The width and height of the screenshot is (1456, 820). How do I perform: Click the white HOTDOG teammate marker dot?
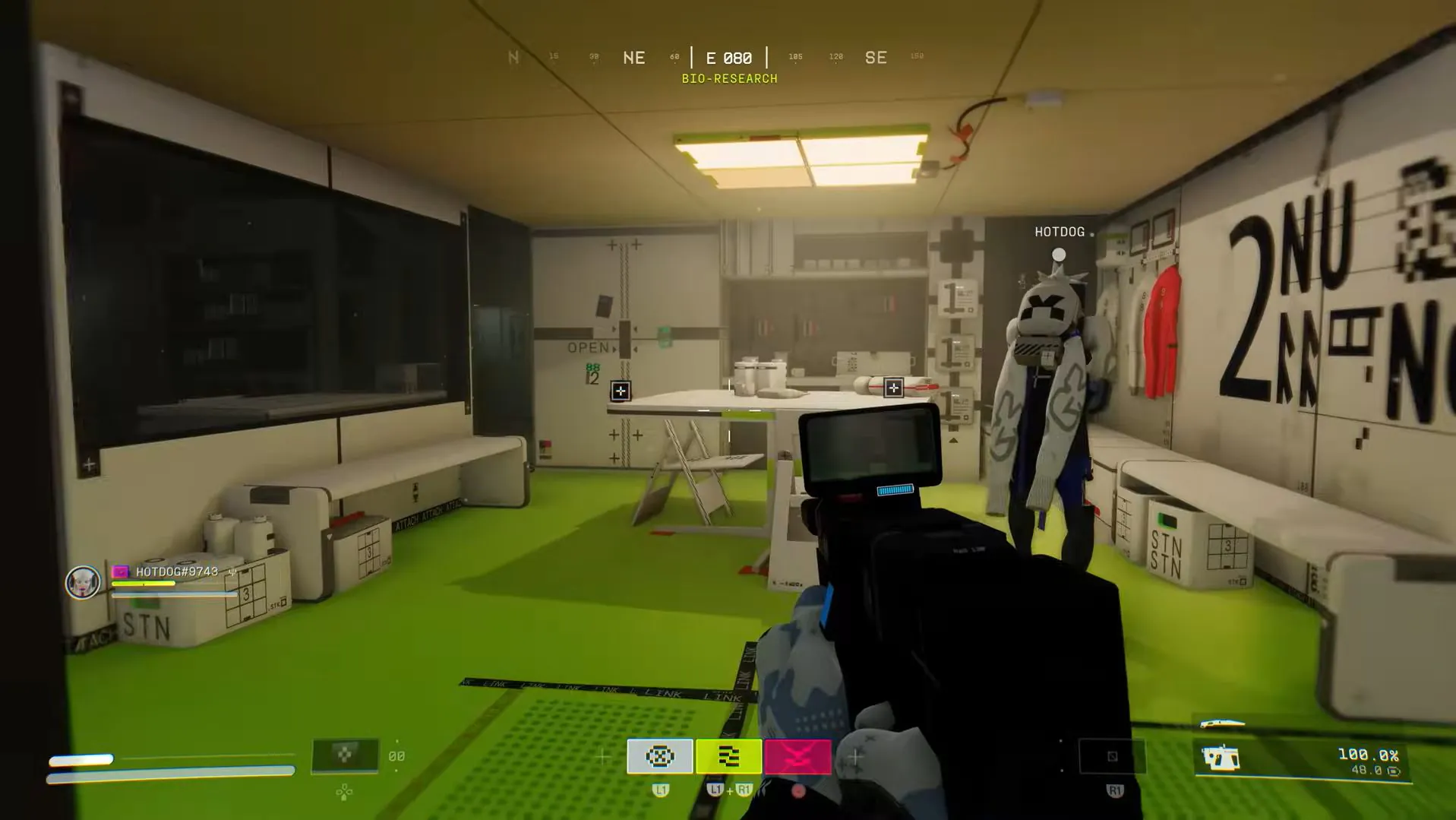[x=1059, y=253]
